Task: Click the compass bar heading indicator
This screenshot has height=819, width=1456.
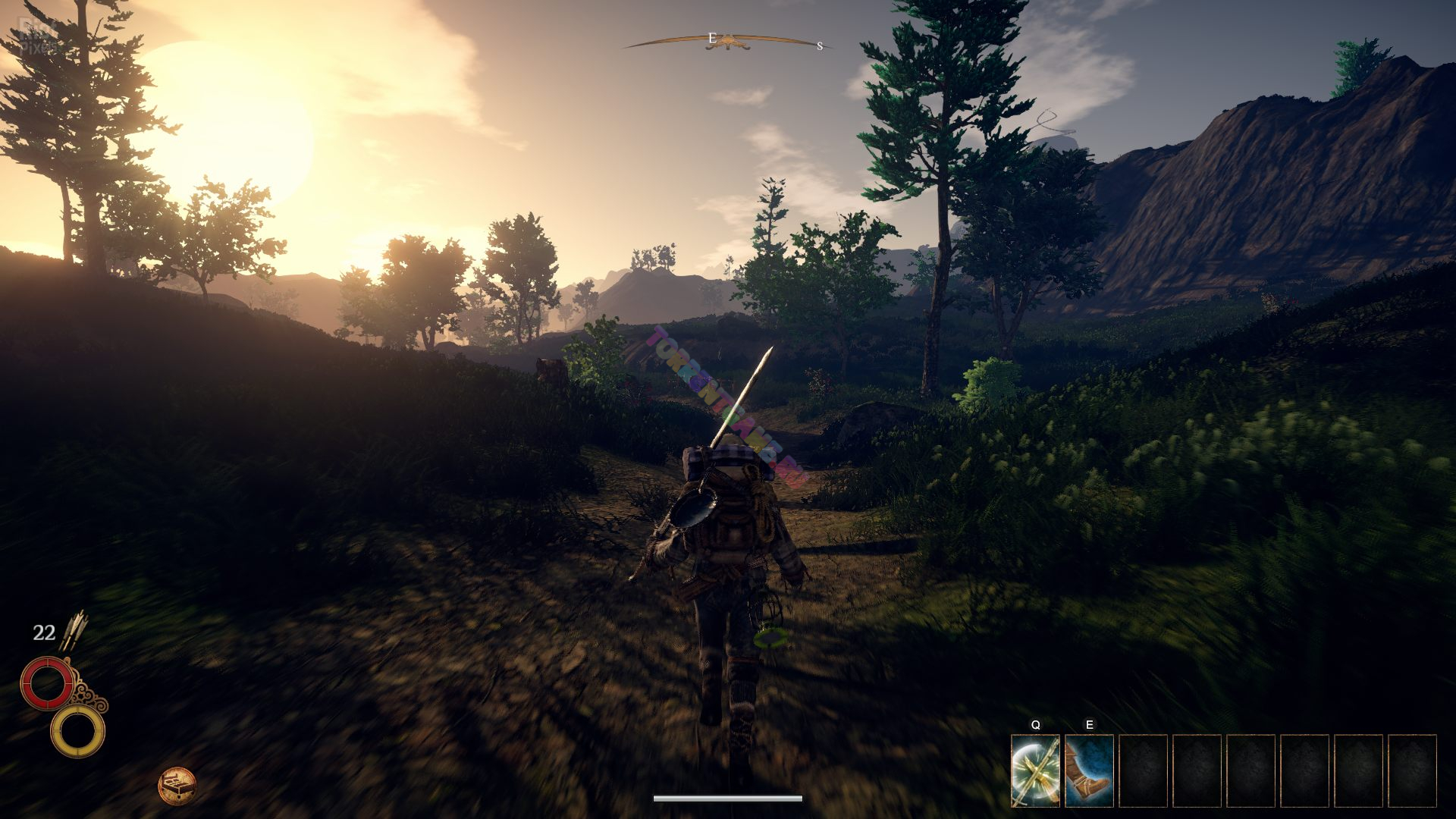Action: [728, 42]
